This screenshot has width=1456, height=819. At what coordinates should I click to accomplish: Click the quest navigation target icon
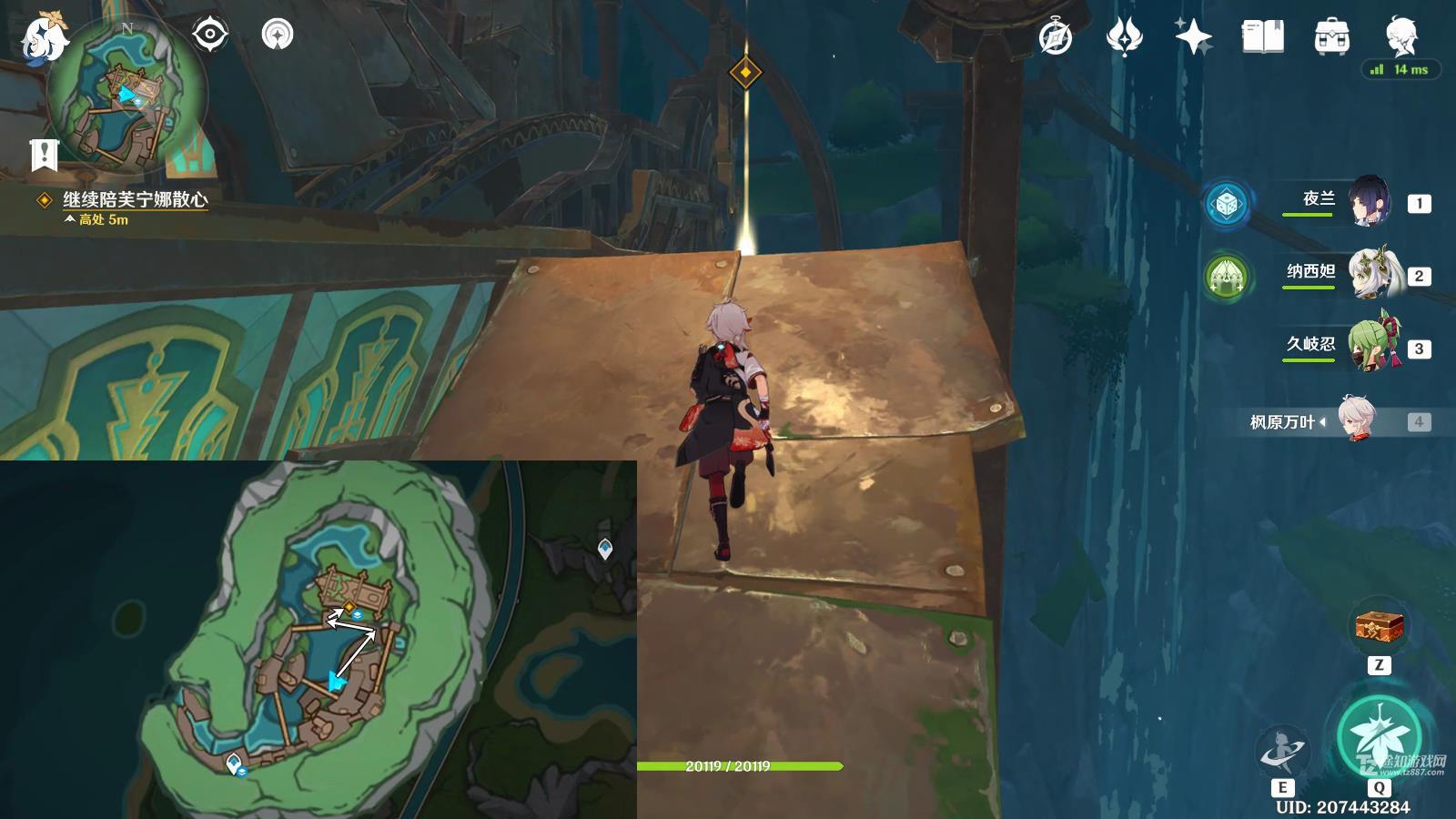[210, 35]
